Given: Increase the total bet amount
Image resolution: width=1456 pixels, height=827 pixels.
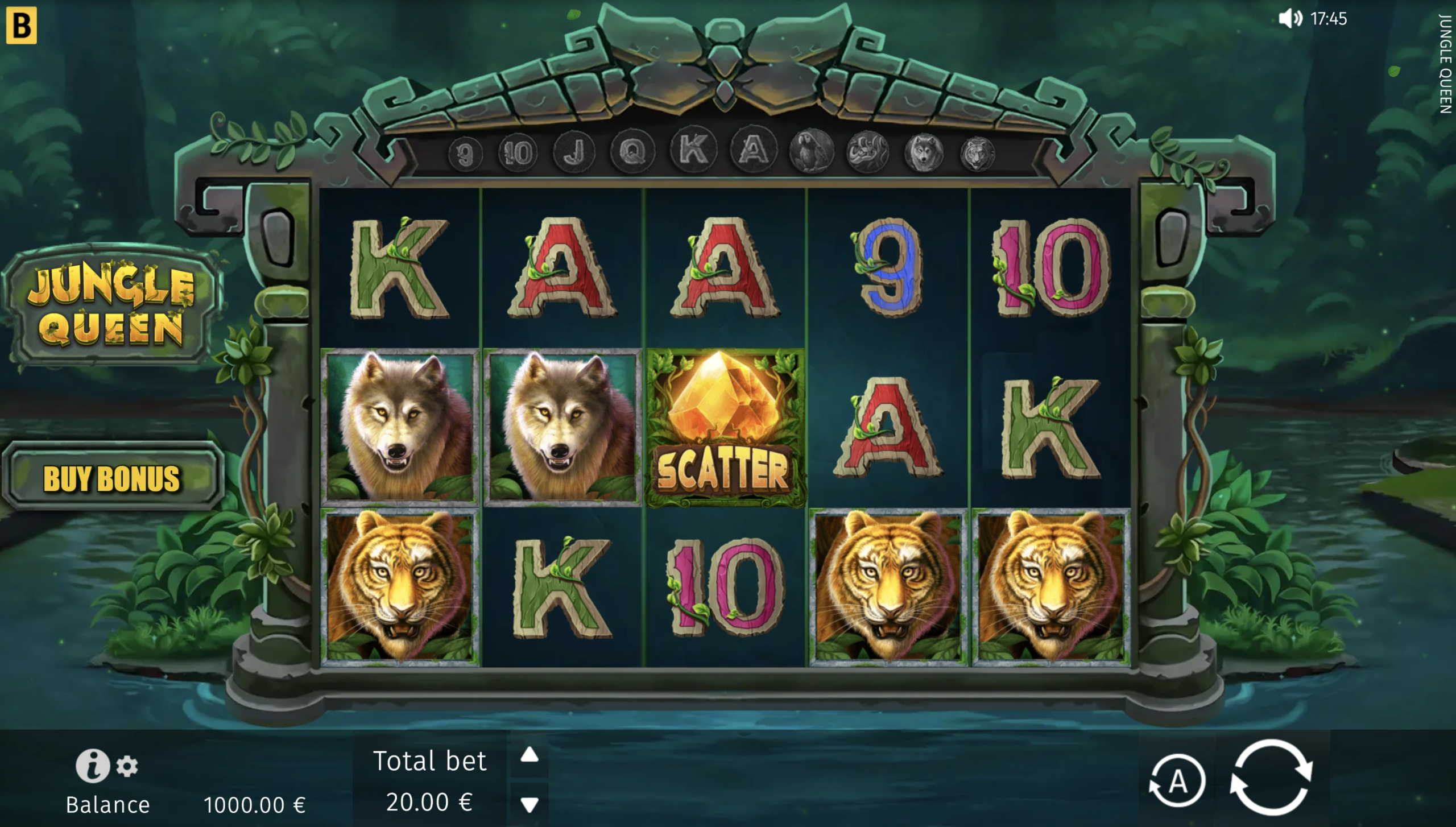Looking at the screenshot, I should 530,755.
